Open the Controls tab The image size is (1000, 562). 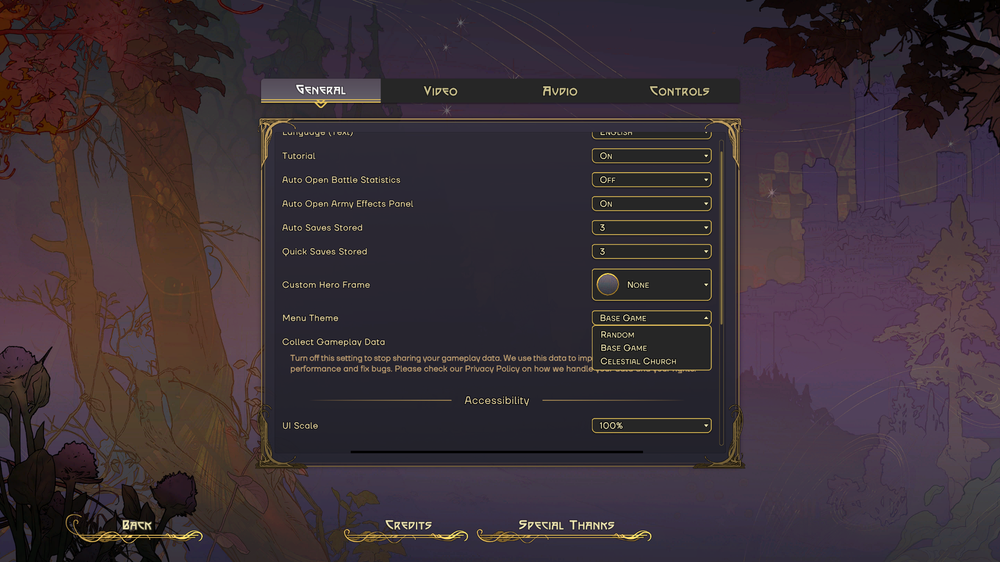(679, 91)
